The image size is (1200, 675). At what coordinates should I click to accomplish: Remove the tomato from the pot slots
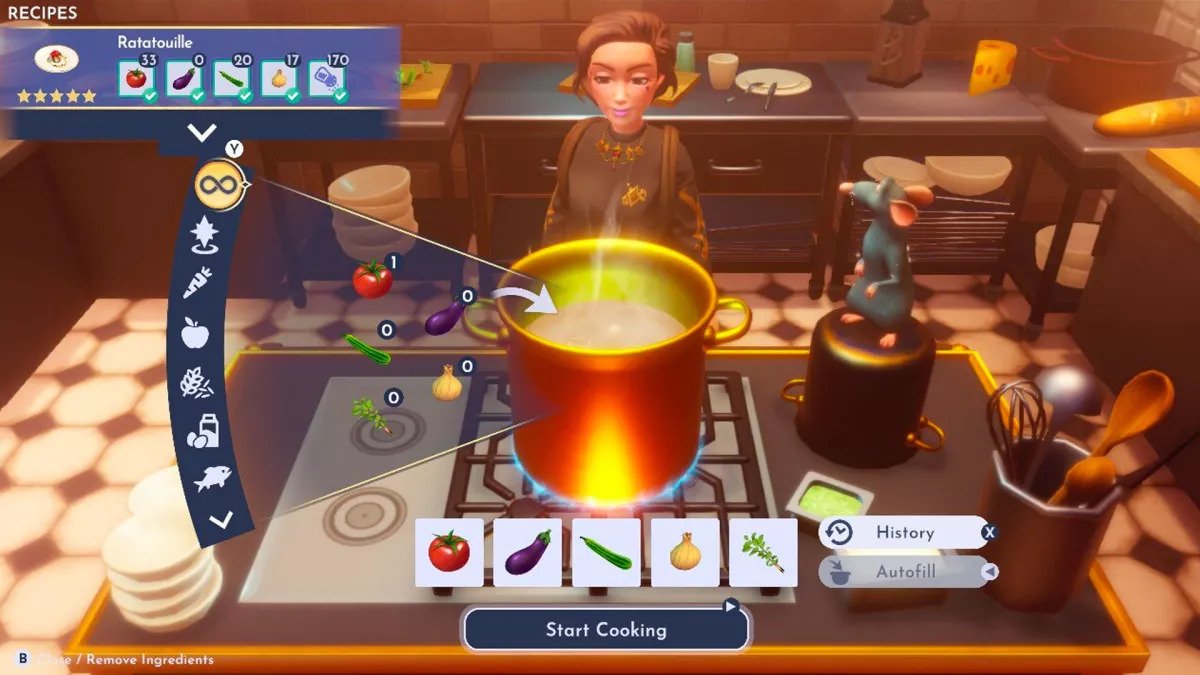[449, 552]
